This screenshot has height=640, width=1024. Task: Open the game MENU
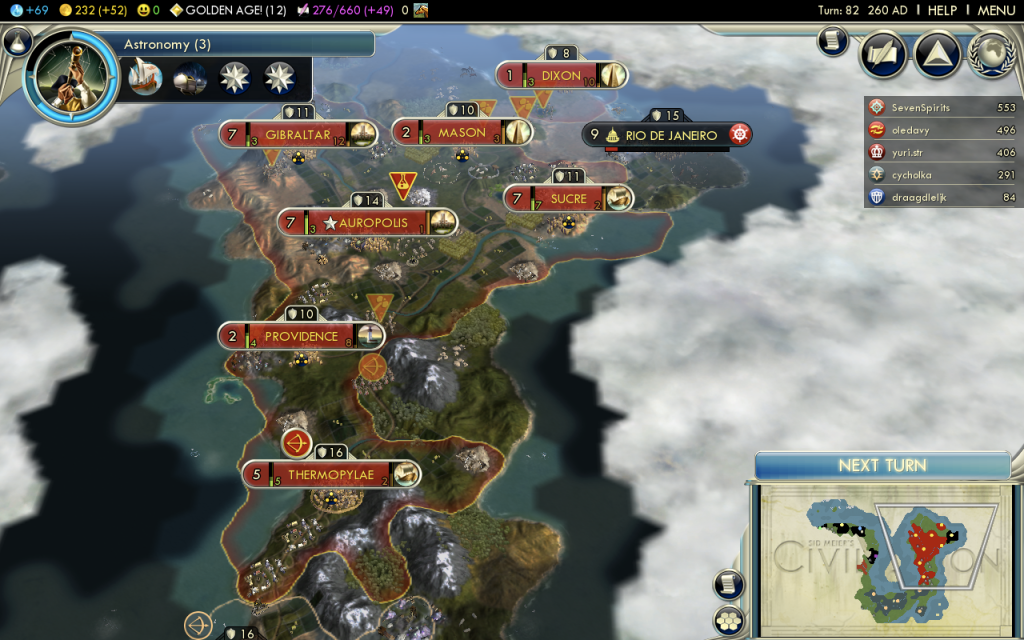coord(996,10)
